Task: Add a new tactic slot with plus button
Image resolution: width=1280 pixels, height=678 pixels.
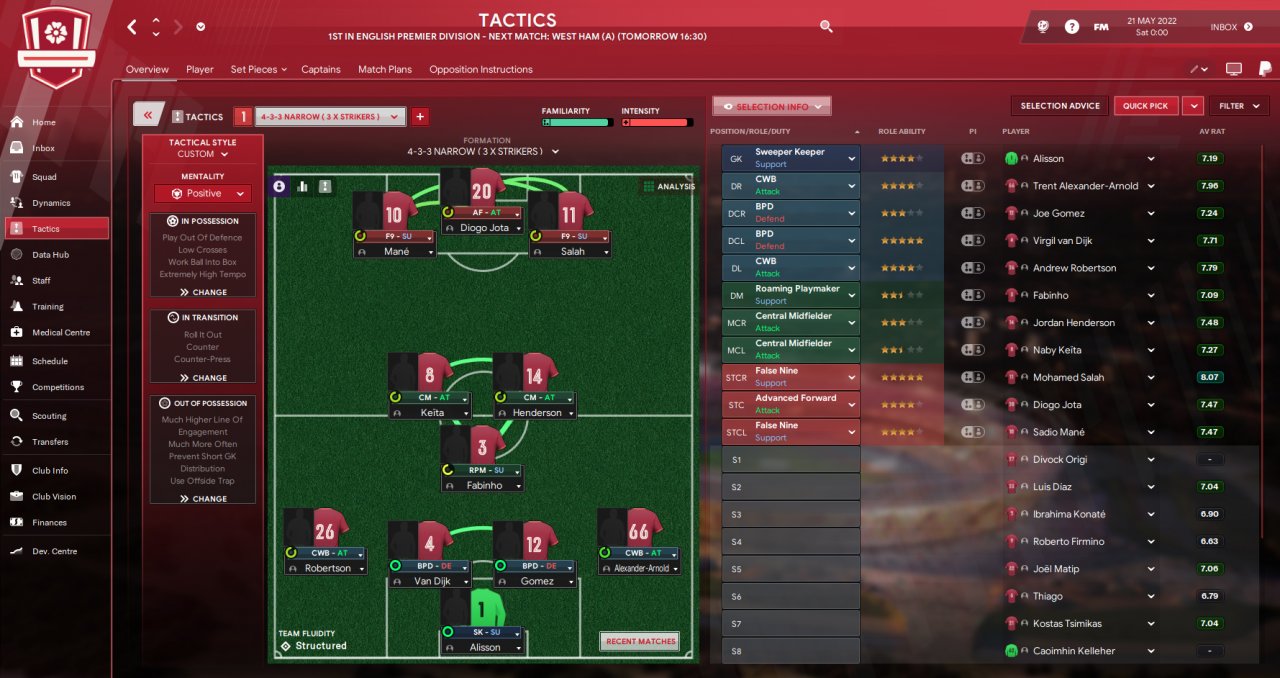Action: (x=420, y=117)
